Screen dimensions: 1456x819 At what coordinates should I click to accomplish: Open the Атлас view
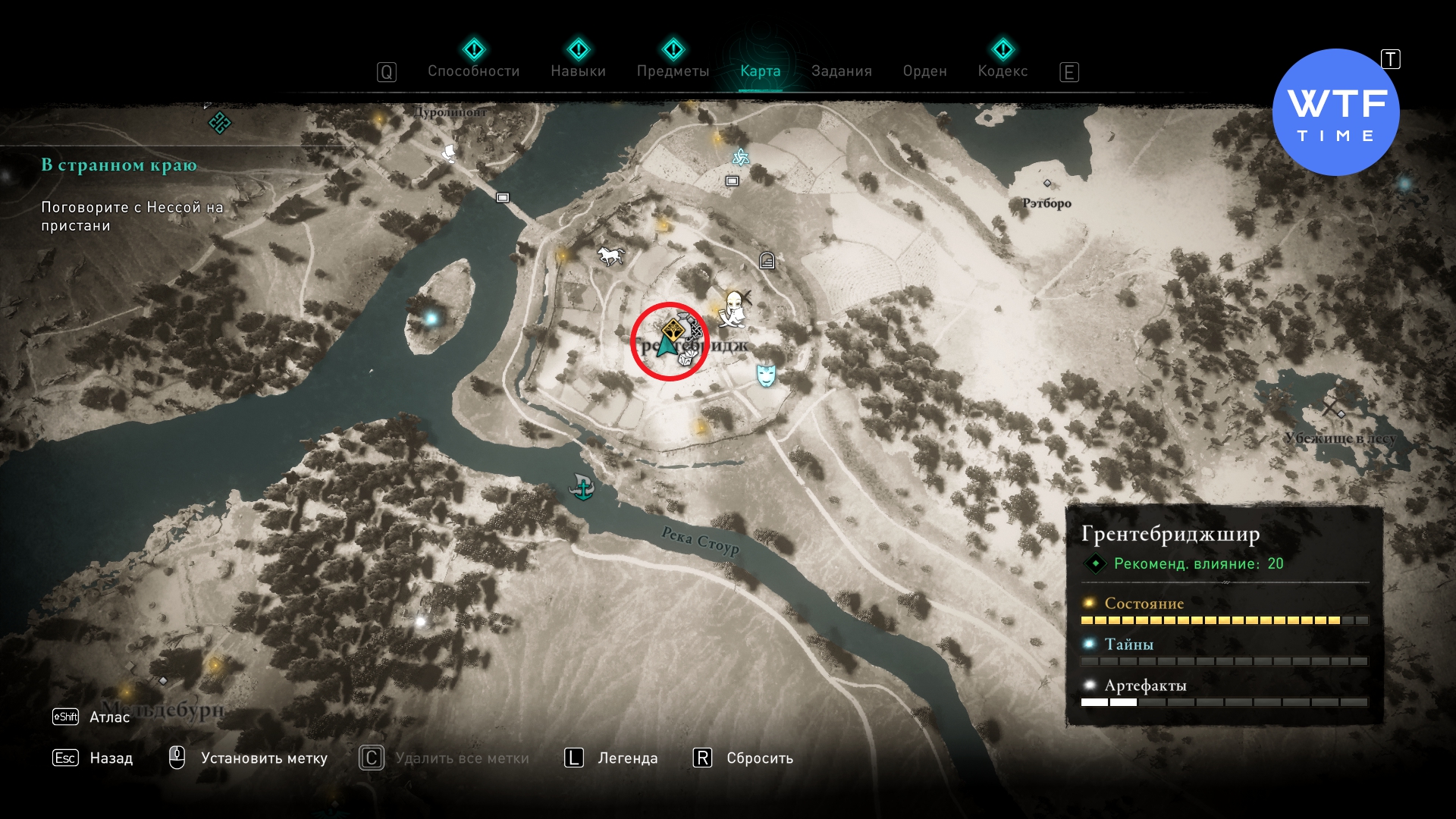pos(109,717)
